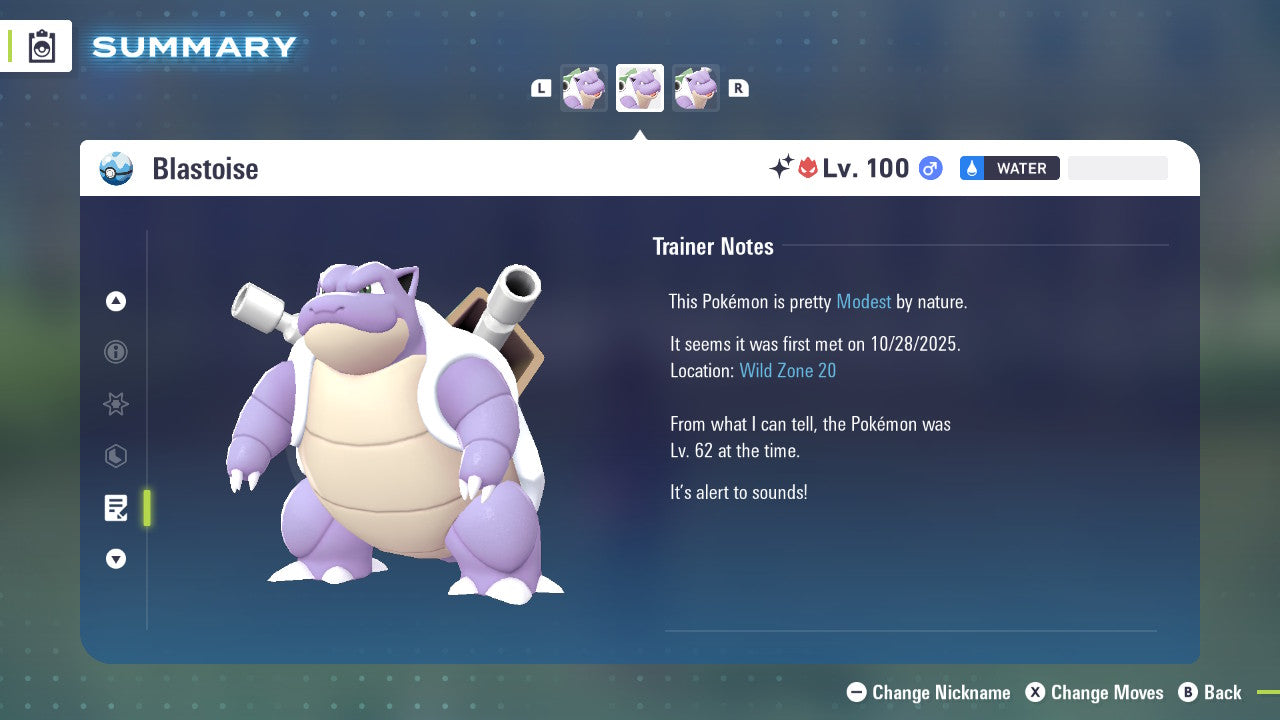Select the leftmost Pokémon thumbnail at top
Screen dimensions: 1280x720
(584, 88)
